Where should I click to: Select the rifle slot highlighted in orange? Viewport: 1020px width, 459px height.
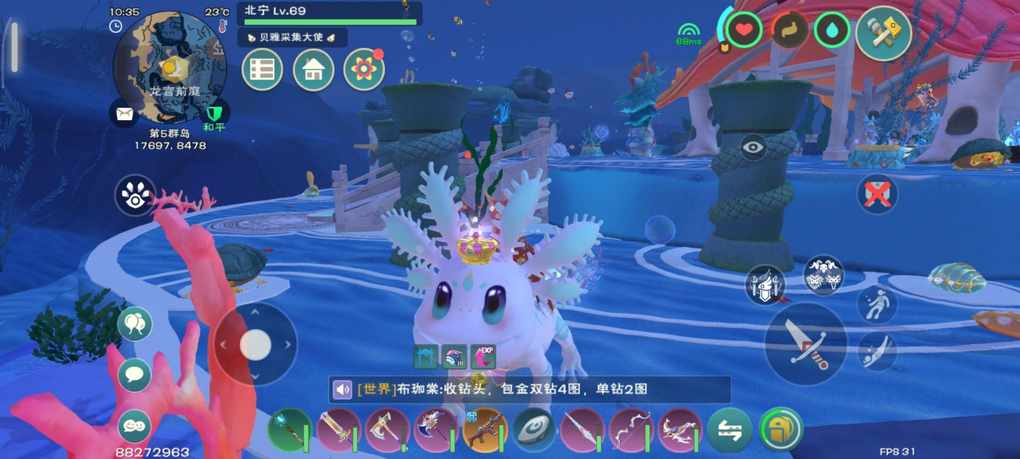click(x=484, y=430)
